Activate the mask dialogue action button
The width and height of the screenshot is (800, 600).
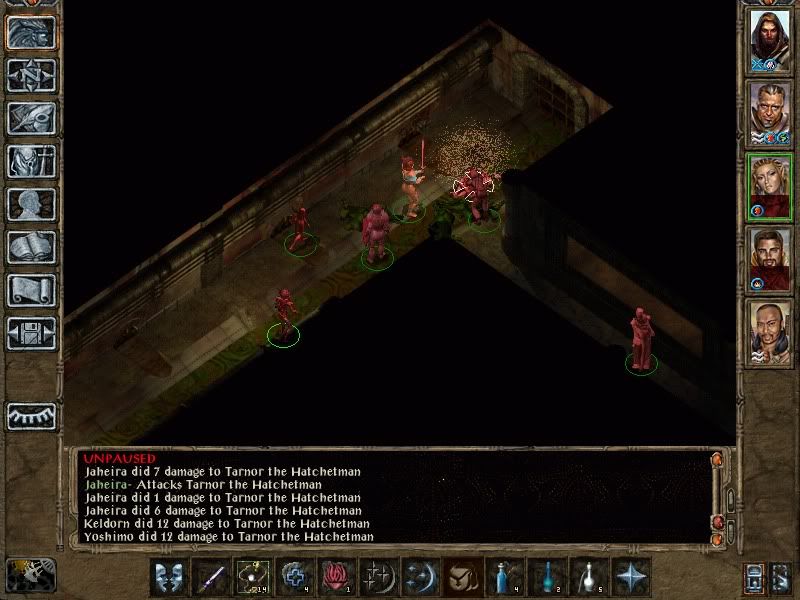pos(169,577)
